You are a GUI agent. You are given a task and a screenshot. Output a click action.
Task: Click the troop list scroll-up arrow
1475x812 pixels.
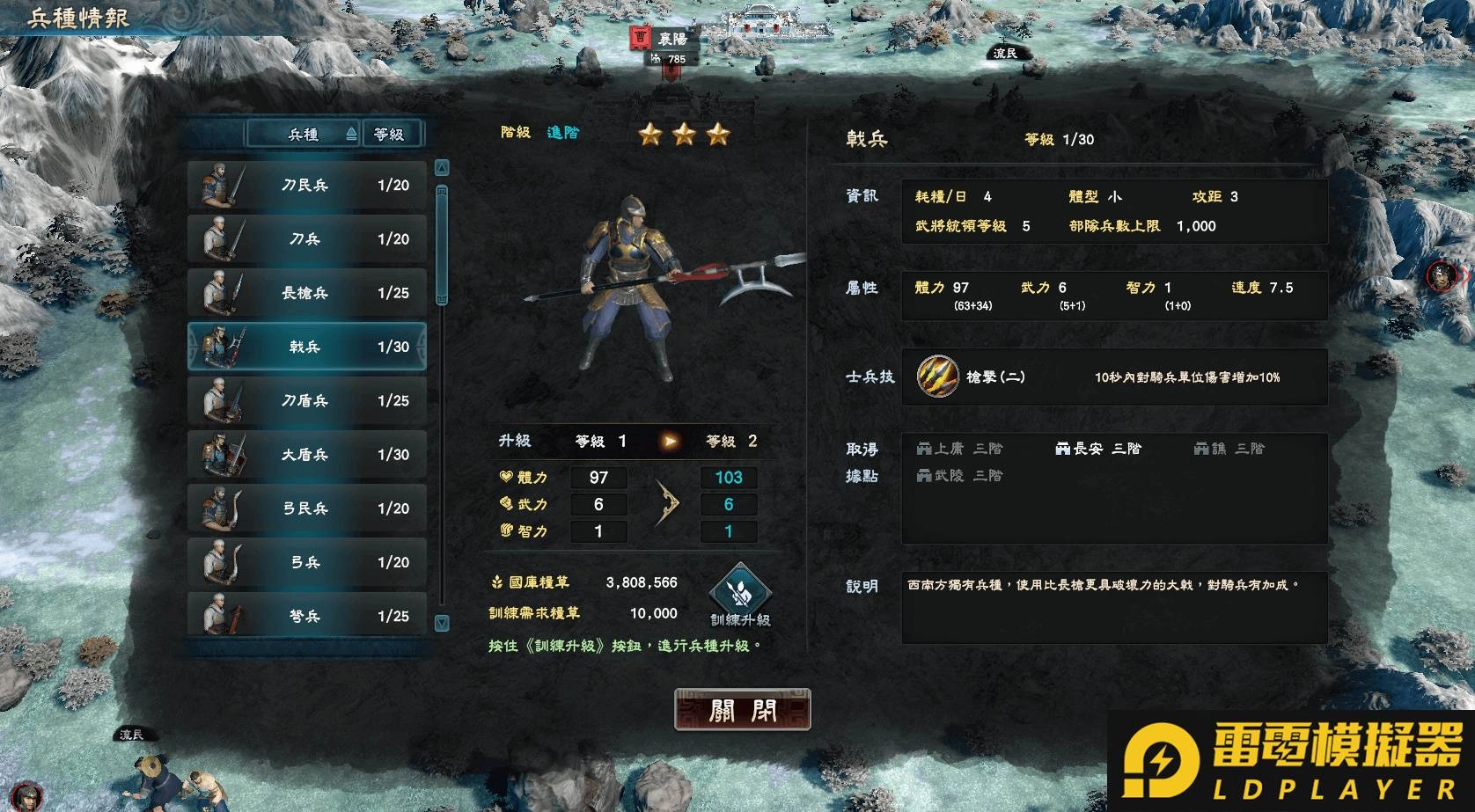pyautogui.click(x=442, y=168)
